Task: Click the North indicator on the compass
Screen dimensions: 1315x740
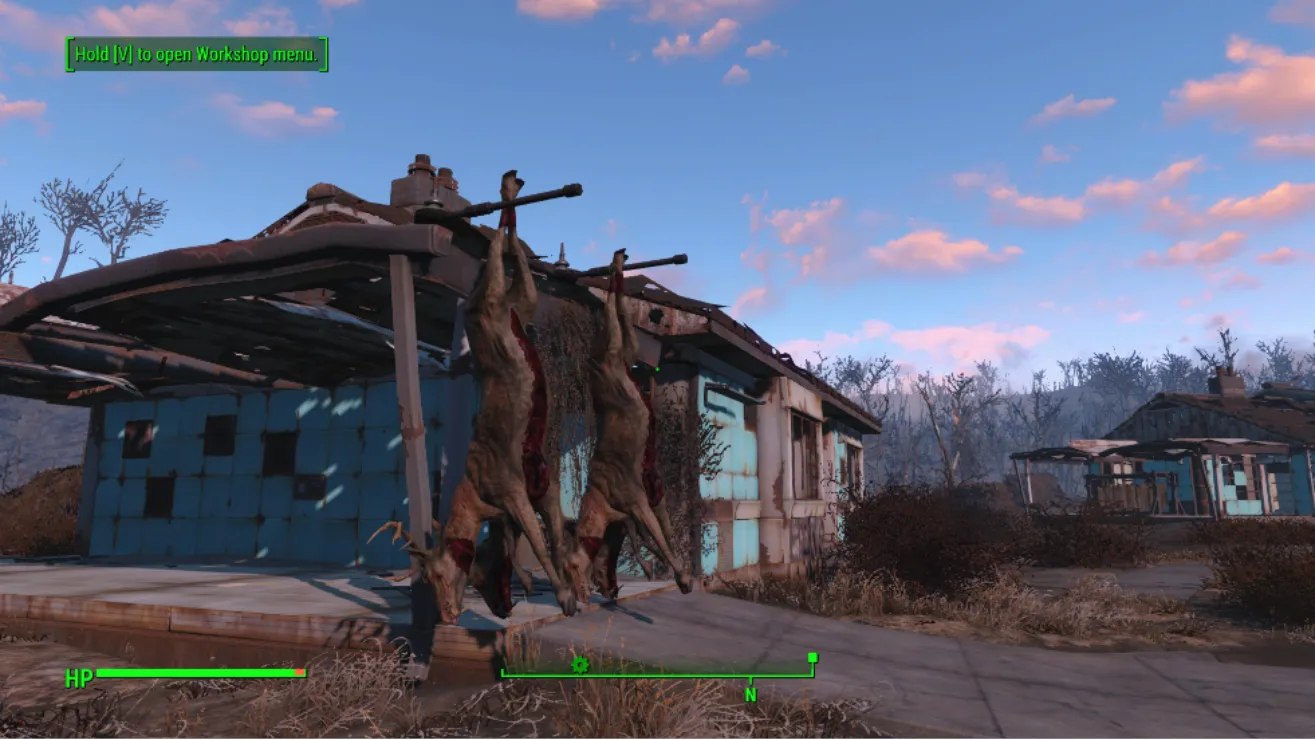Action: (750, 693)
